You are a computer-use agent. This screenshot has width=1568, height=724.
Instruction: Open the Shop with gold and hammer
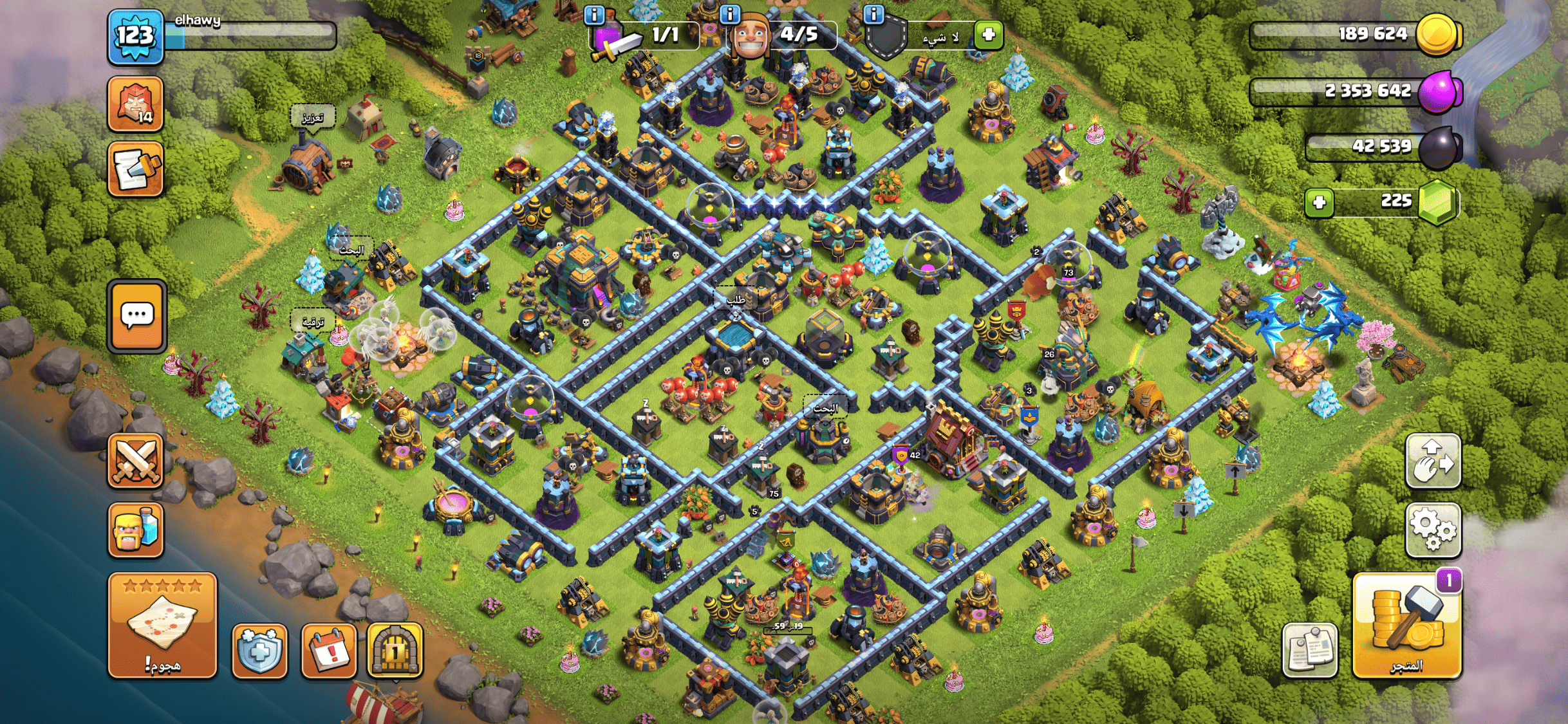click(x=1406, y=626)
